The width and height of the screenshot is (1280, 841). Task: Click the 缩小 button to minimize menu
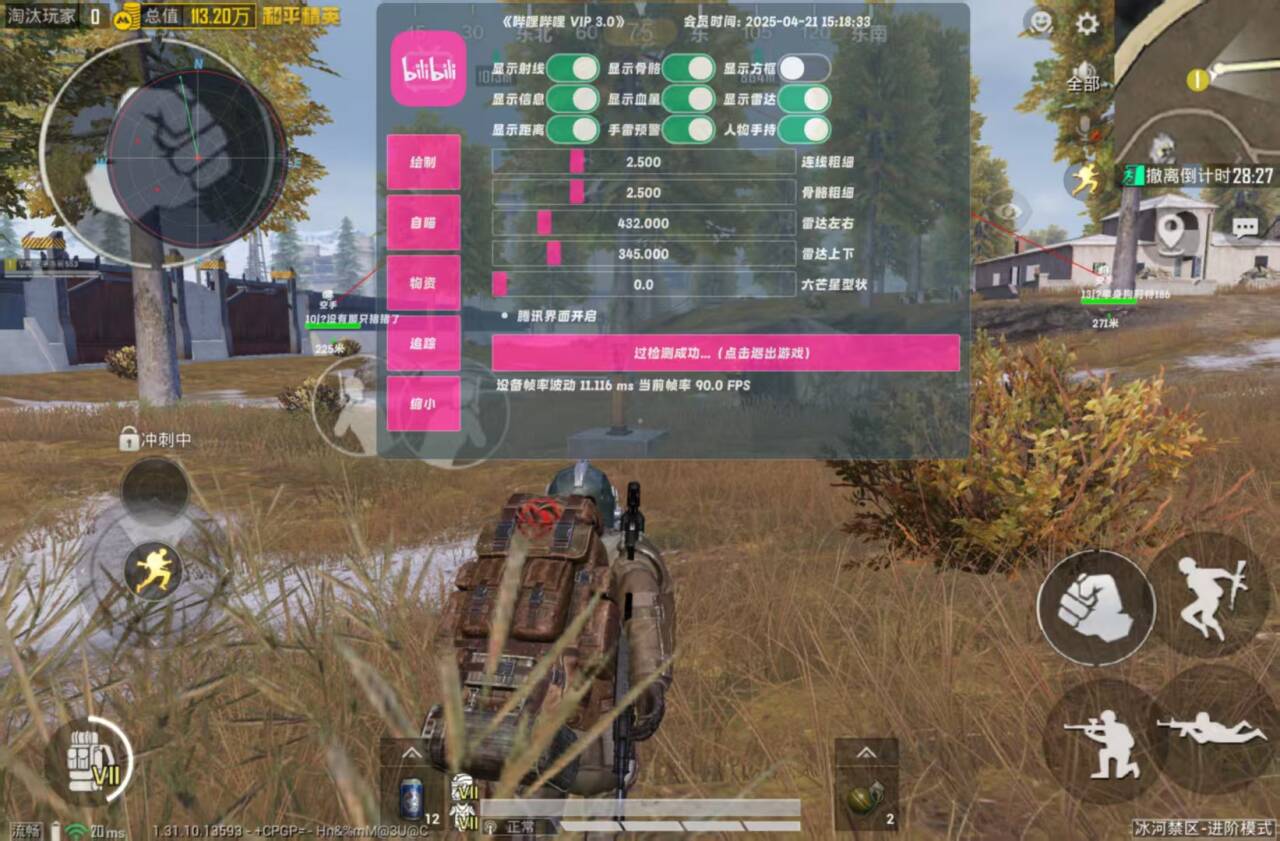coord(423,404)
